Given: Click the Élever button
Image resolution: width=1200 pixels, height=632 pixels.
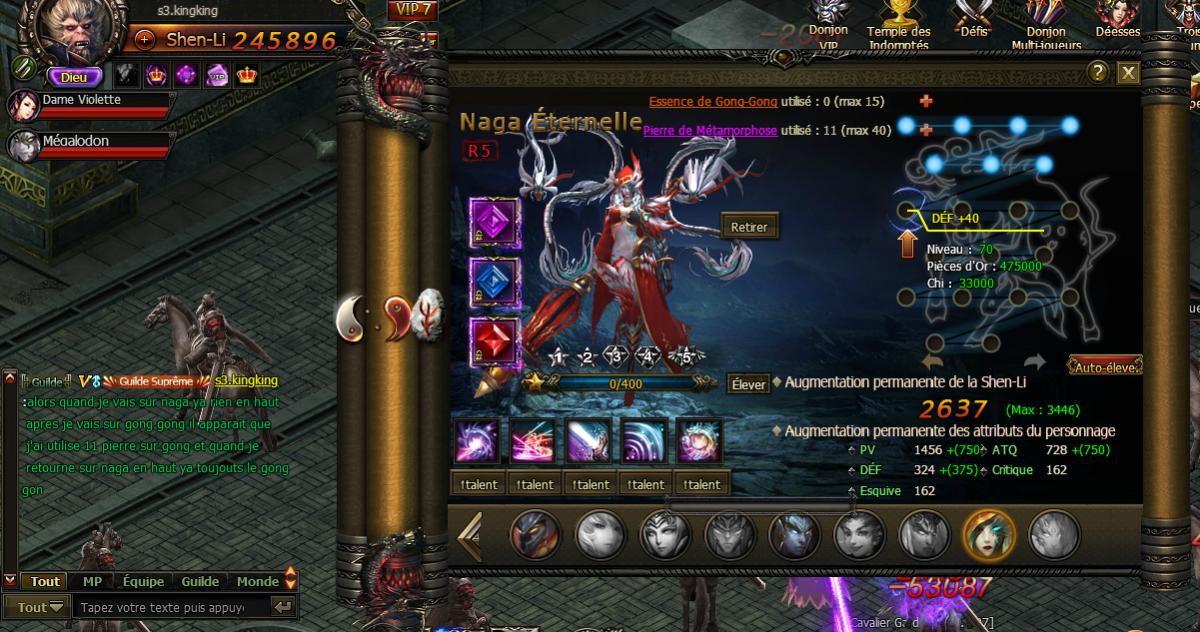Looking at the screenshot, I should coord(748,383).
